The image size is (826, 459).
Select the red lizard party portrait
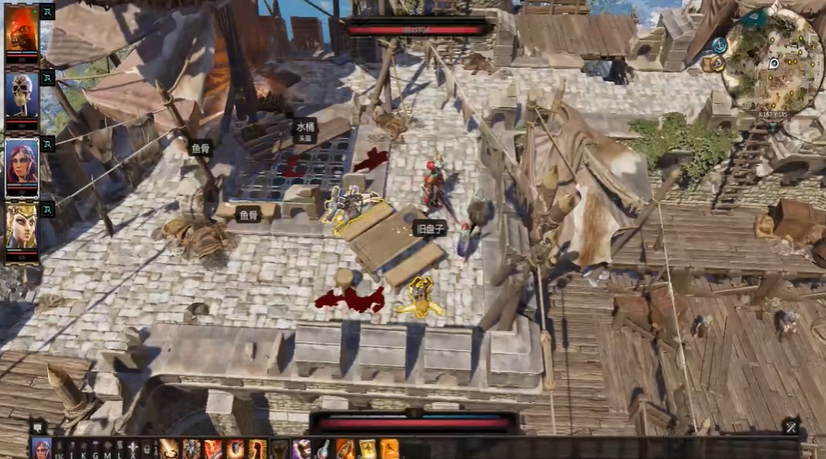pos(21,29)
